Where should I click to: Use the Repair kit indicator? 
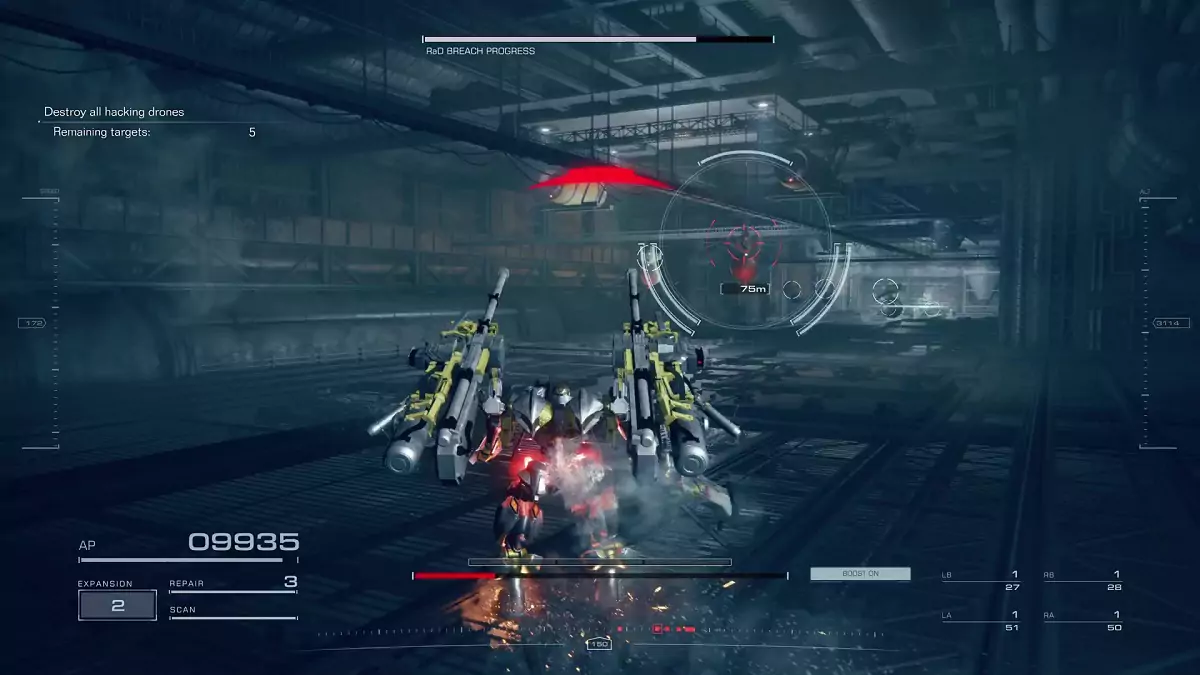pos(233,583)
